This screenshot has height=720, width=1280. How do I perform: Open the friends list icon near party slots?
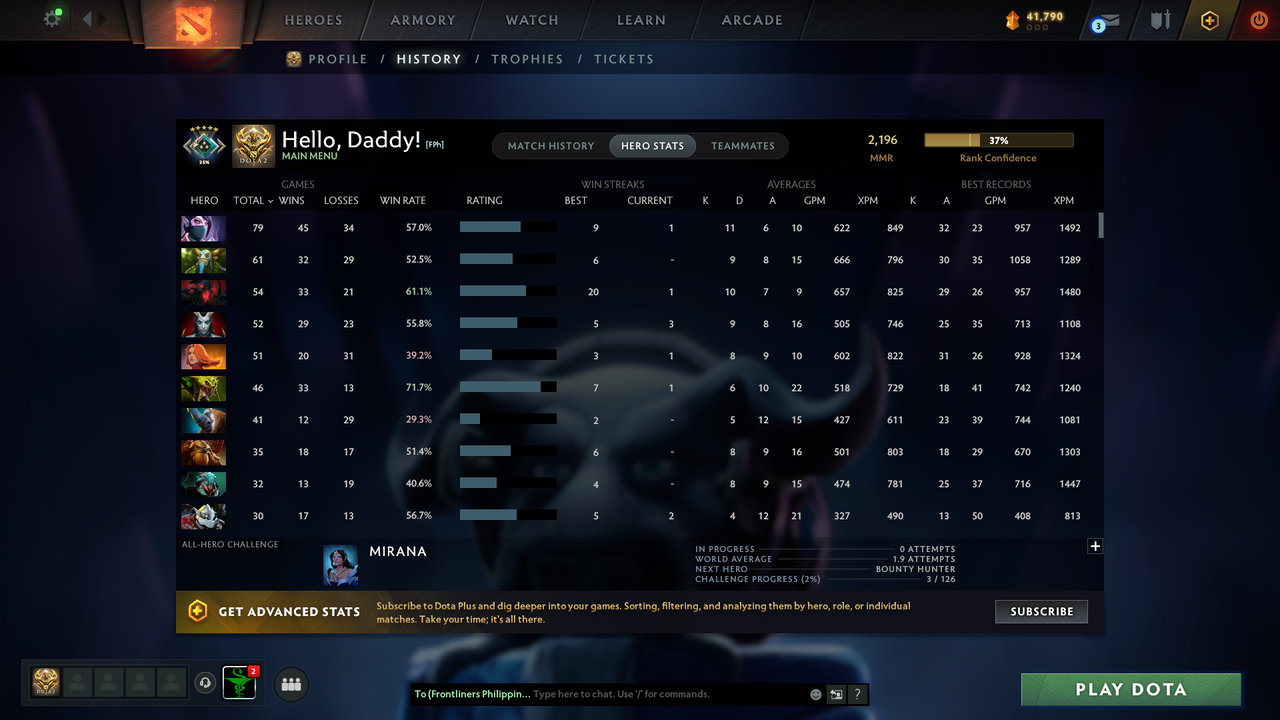290,684
